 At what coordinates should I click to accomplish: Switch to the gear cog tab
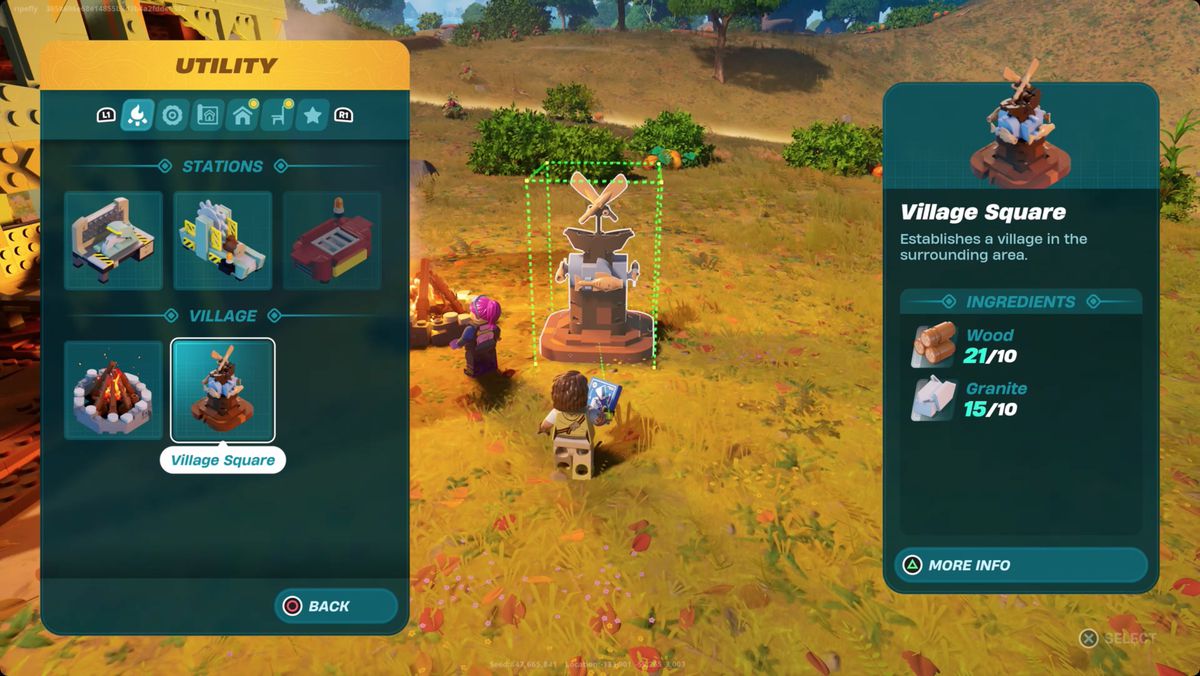(172, 116)
